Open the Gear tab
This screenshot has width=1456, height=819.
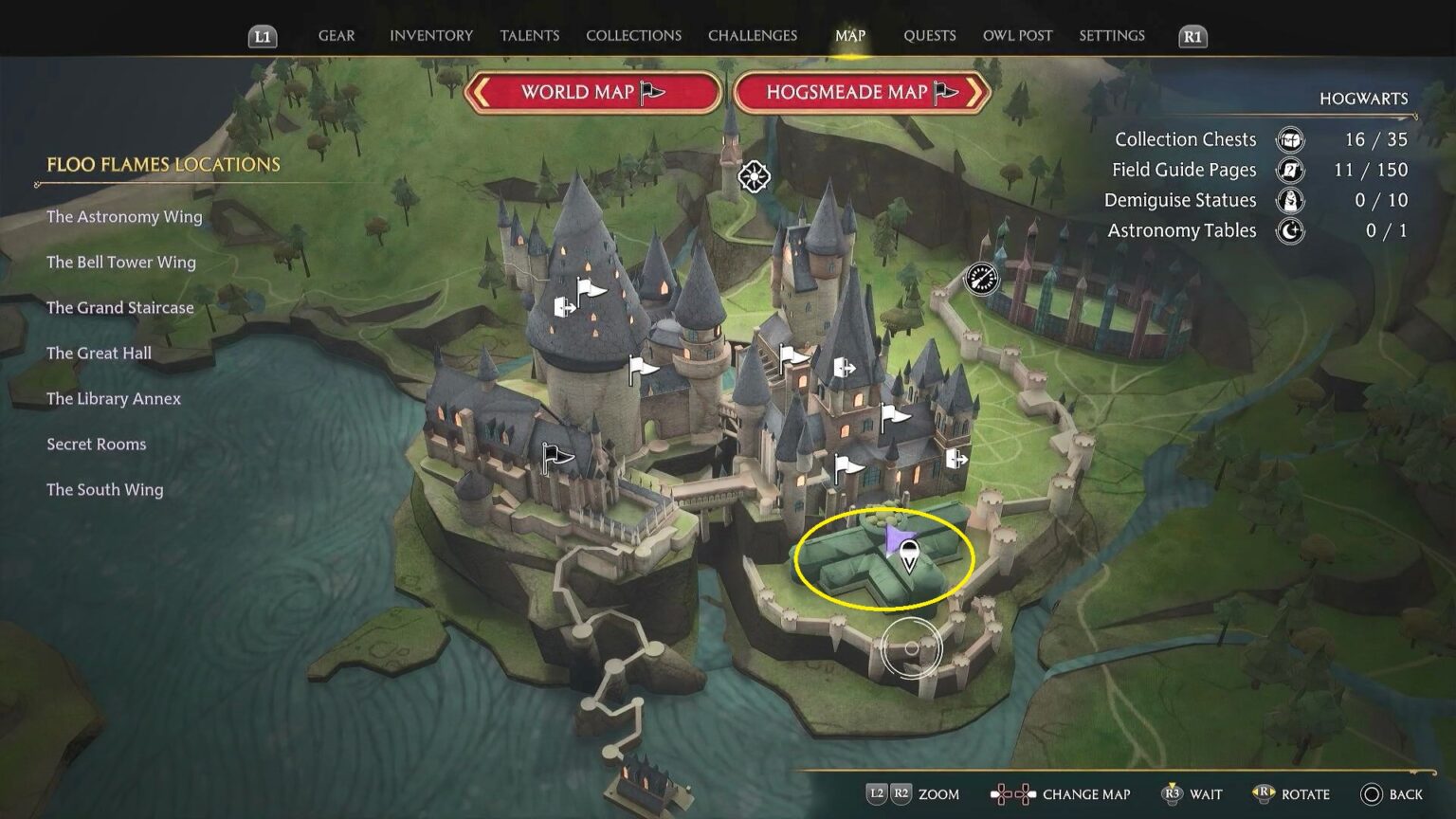tap(337, 36)
